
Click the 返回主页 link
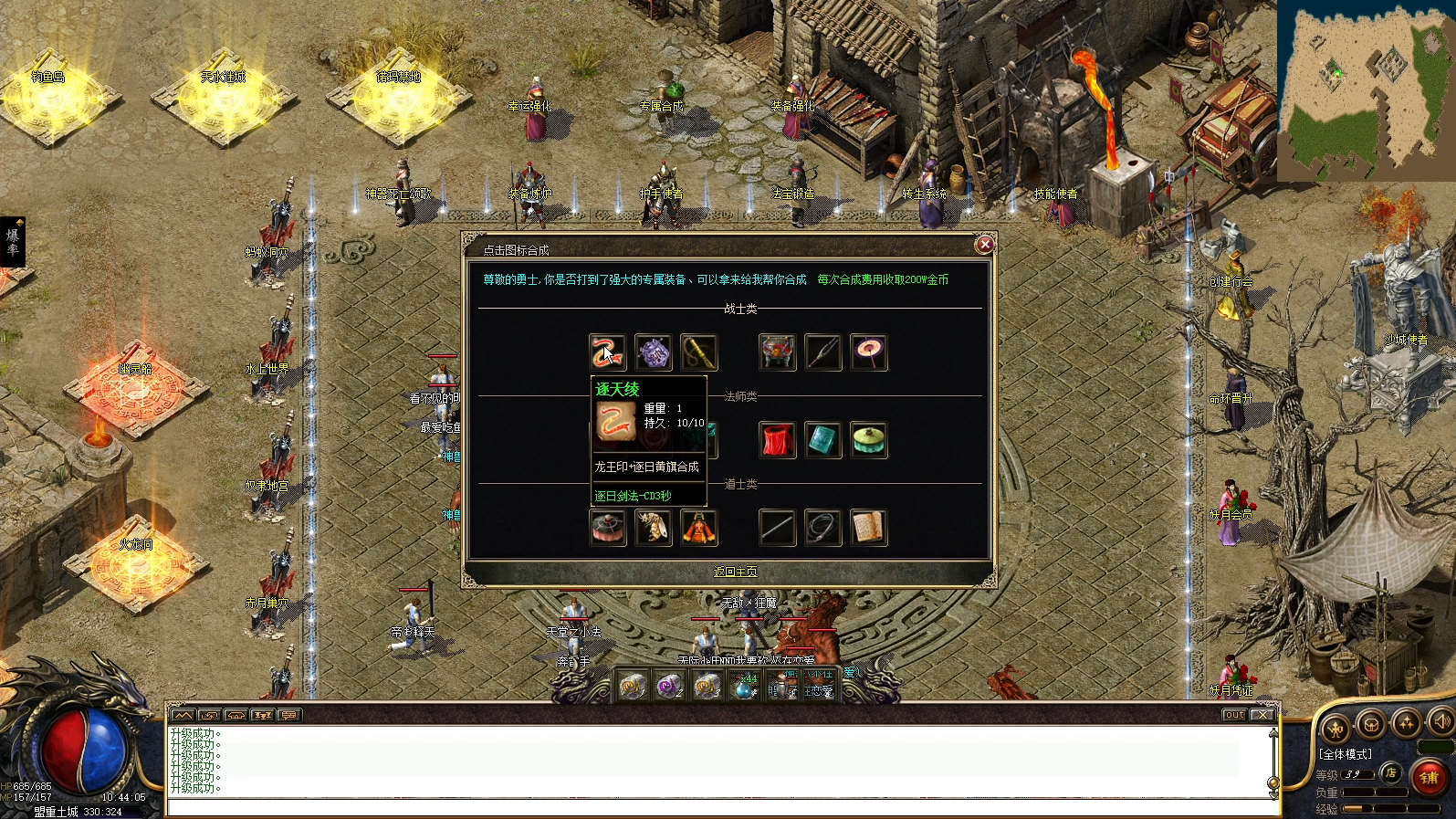(x=735, y=572)
